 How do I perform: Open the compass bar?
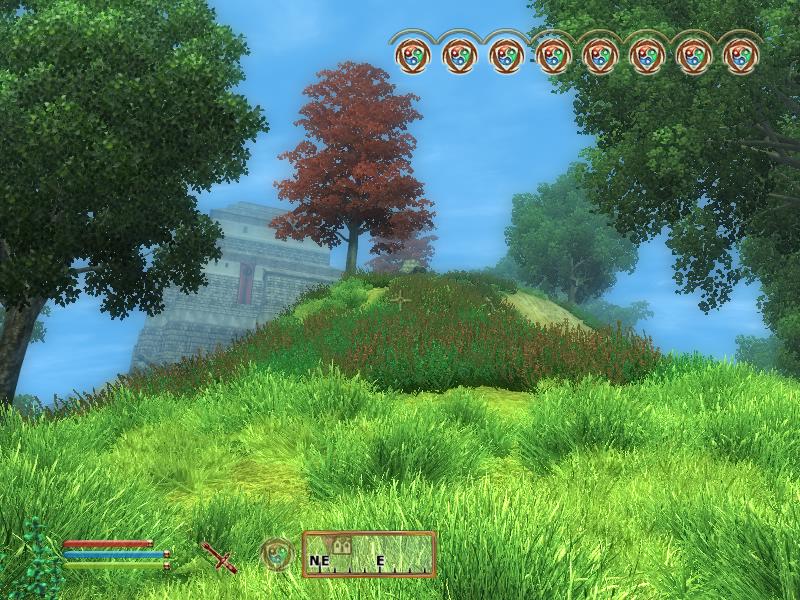(369, 554)
